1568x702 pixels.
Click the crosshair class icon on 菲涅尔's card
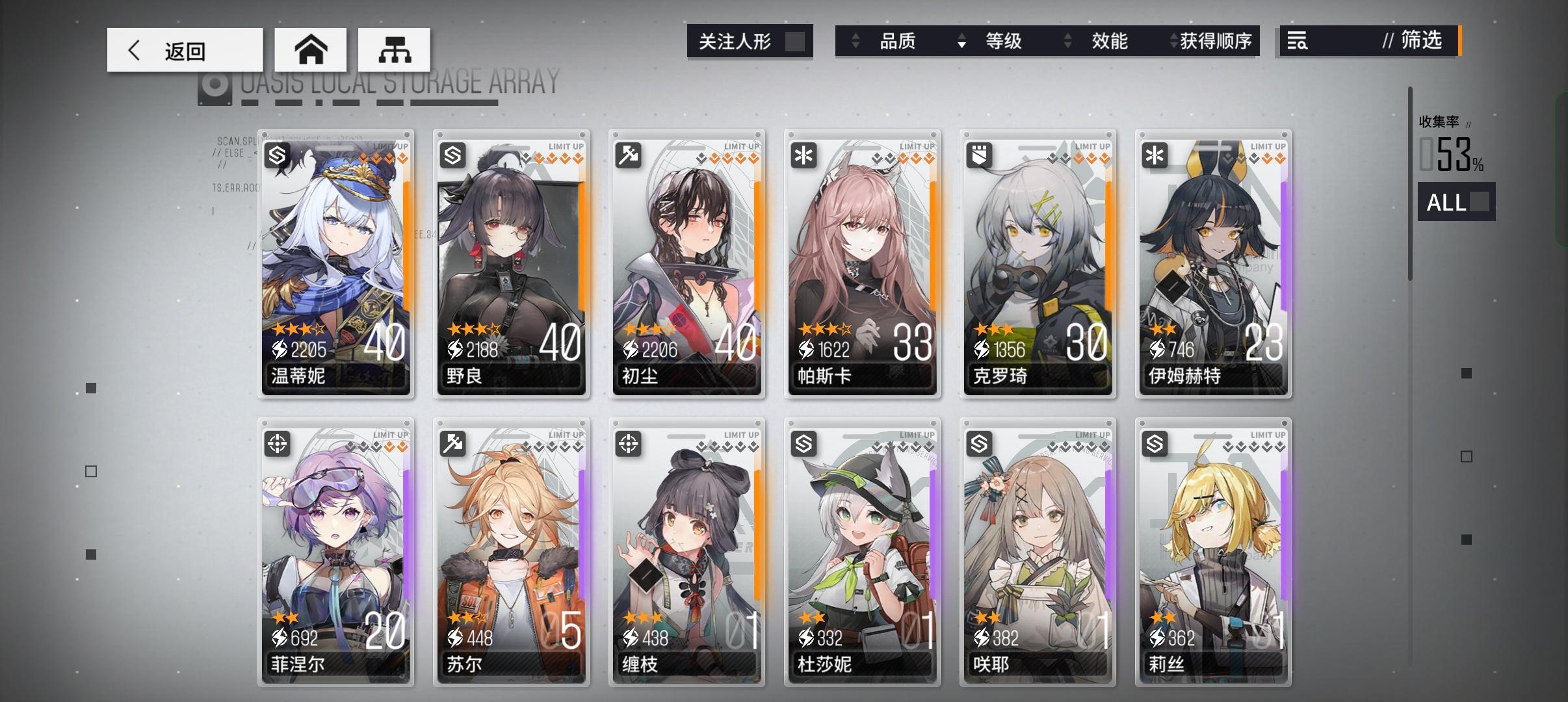pos(278,443)
